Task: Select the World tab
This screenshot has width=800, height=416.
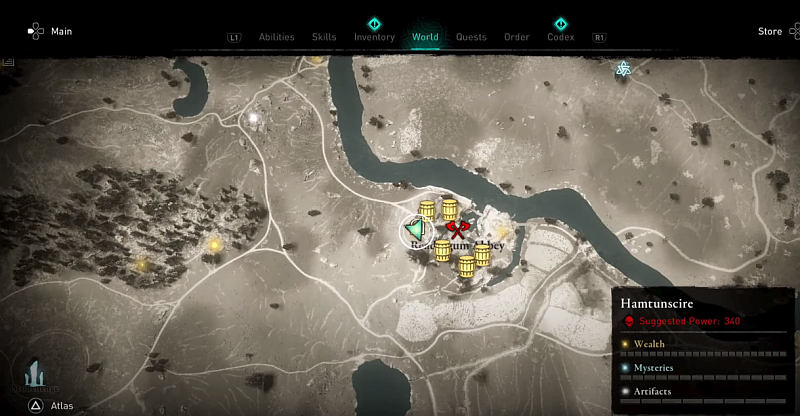Action: [x=425, y=37]
